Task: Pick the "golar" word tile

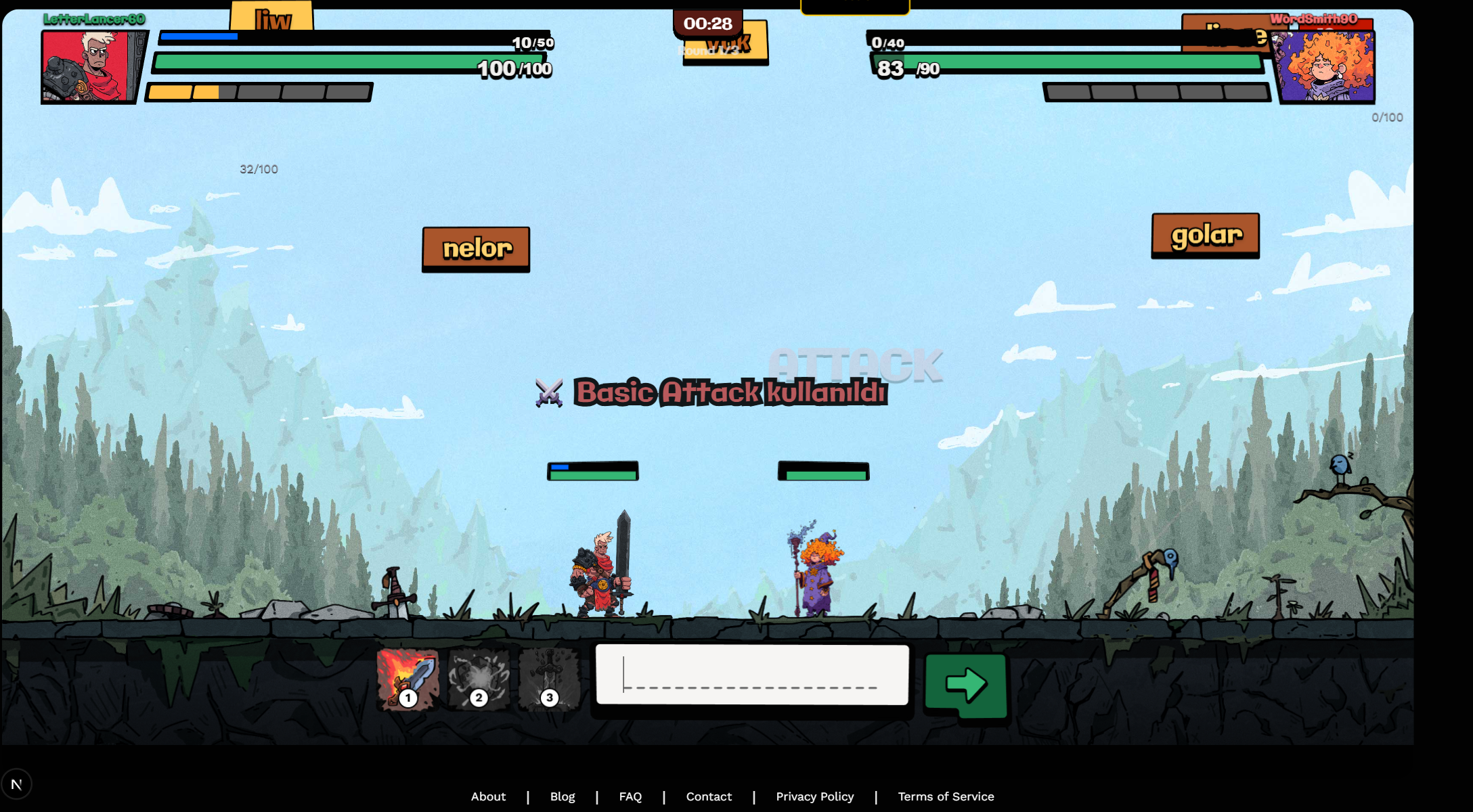Action: 1206,235
